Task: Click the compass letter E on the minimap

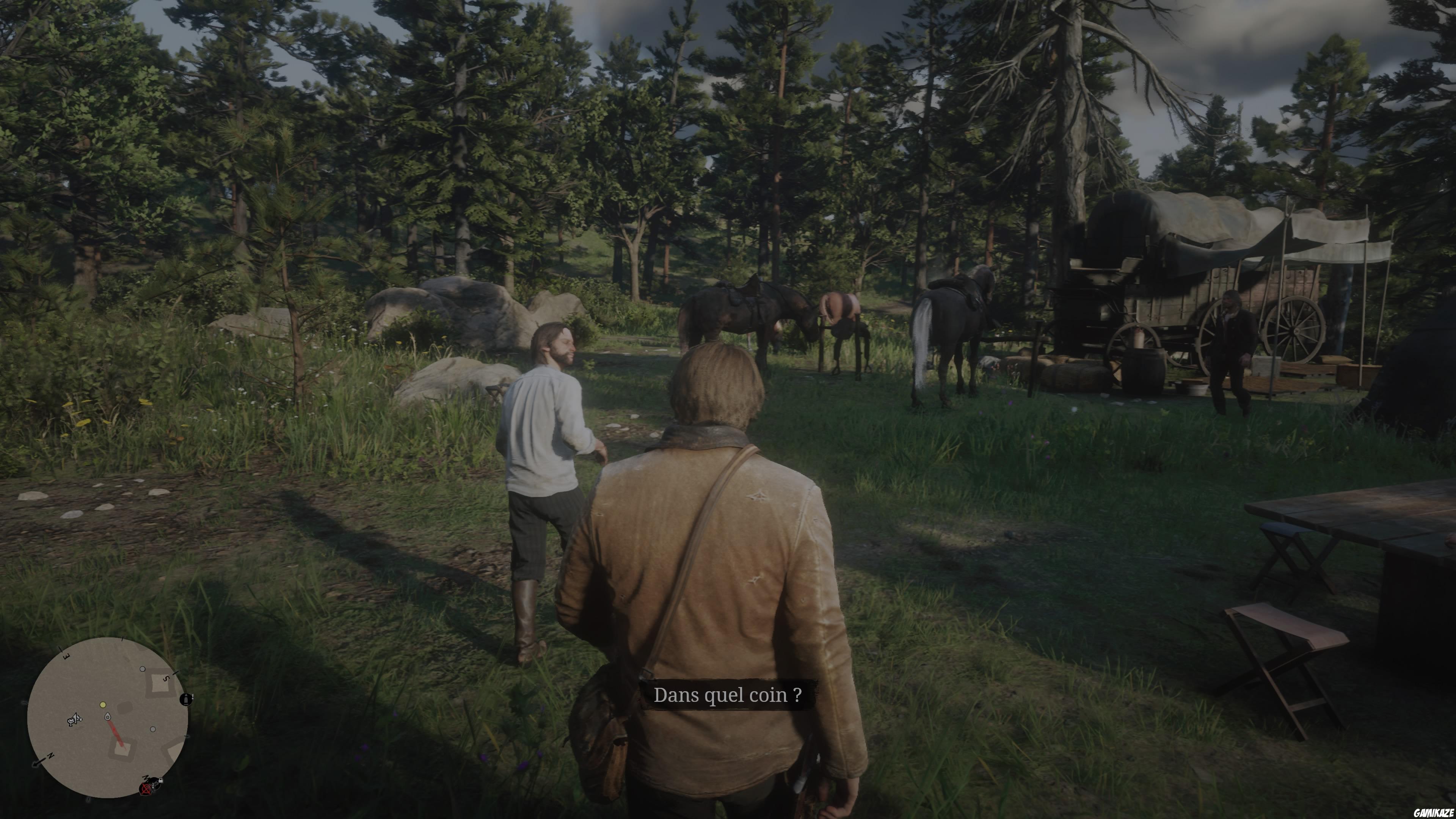Action: (66, 656)
